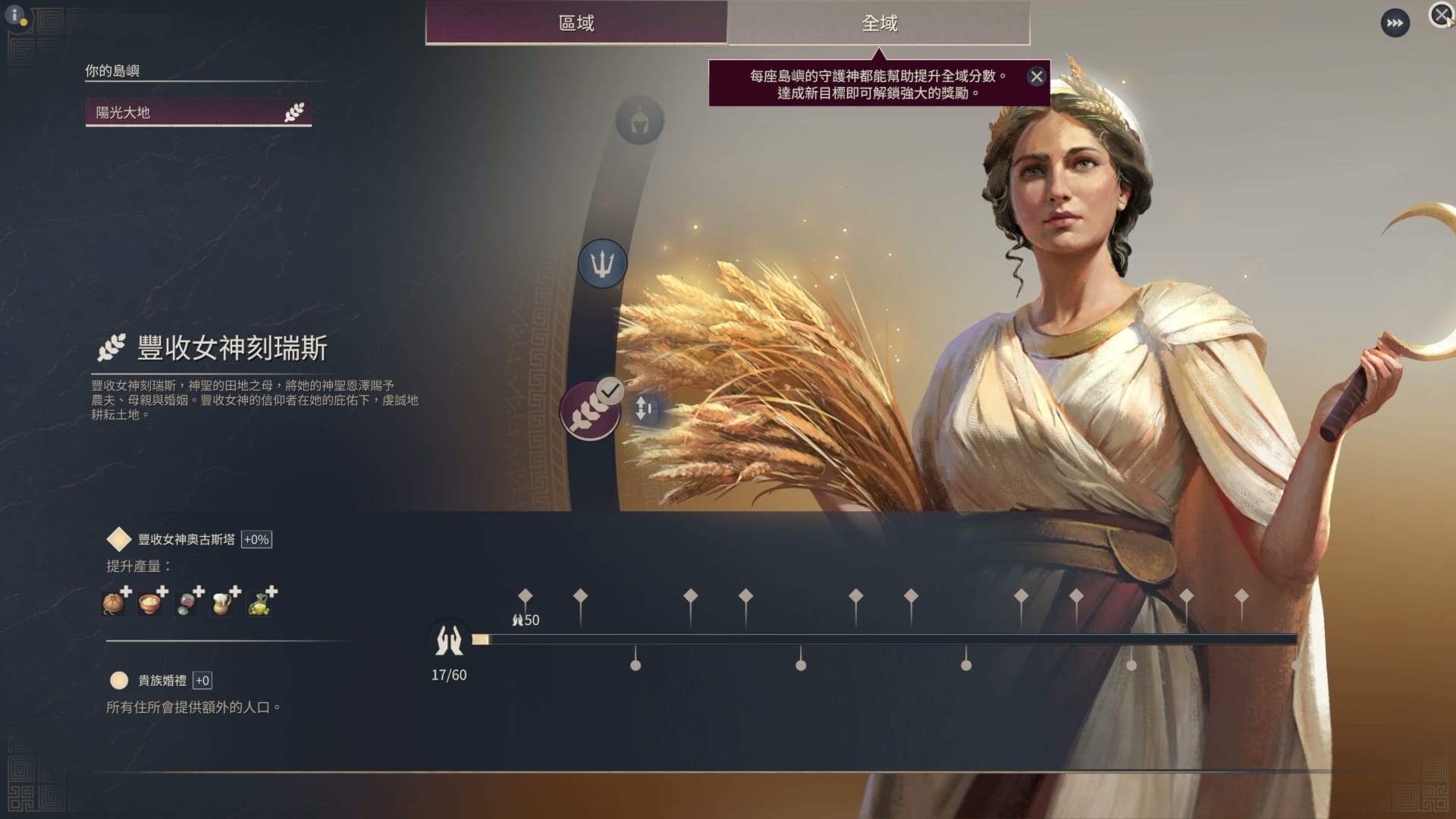The height and width of the screenshot is (819, 1456).
Task: Open the info icon in the corner
Action: pyautogui.click(x=15, y=14)
